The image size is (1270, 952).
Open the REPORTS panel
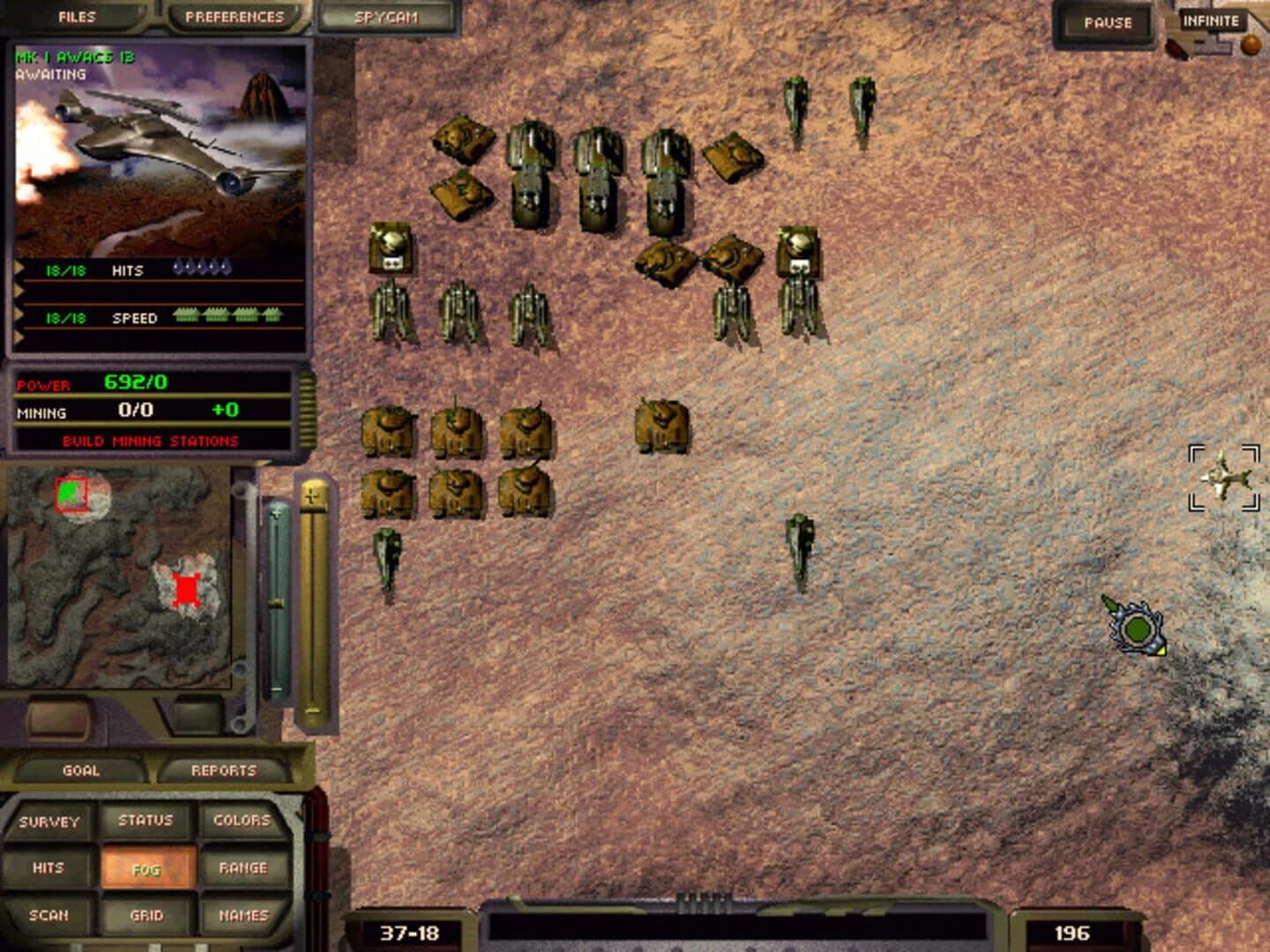pyautogui.click(x=223, y=769)
